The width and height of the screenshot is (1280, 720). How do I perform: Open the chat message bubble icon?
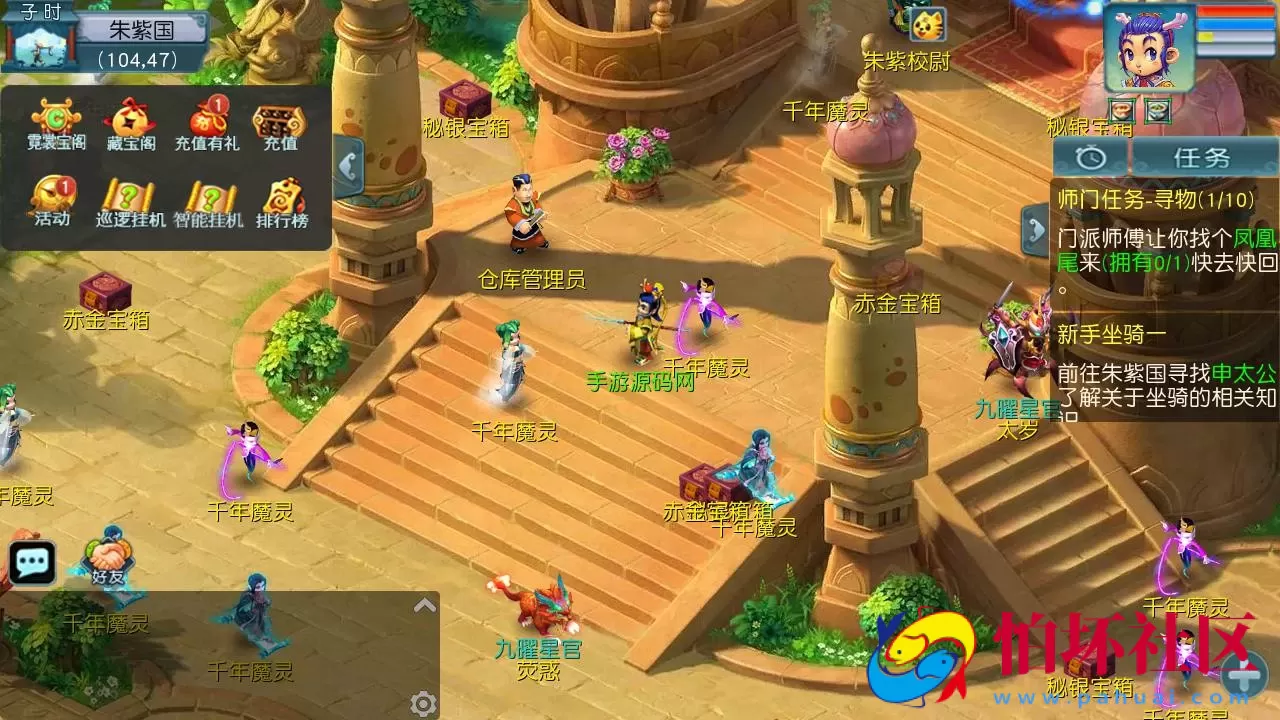click(33, 561)
